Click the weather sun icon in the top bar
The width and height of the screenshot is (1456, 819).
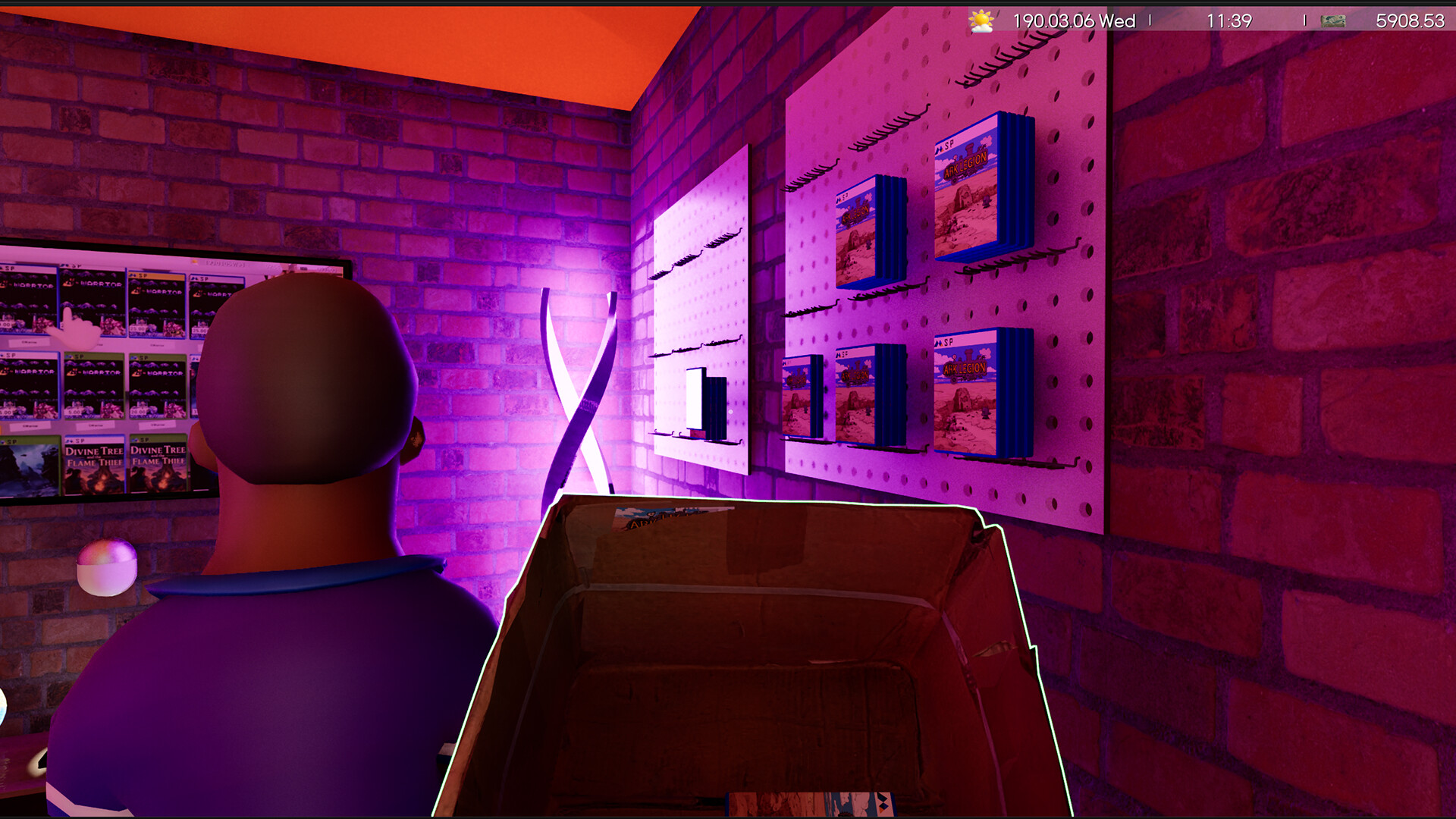(x=980, y=20)
